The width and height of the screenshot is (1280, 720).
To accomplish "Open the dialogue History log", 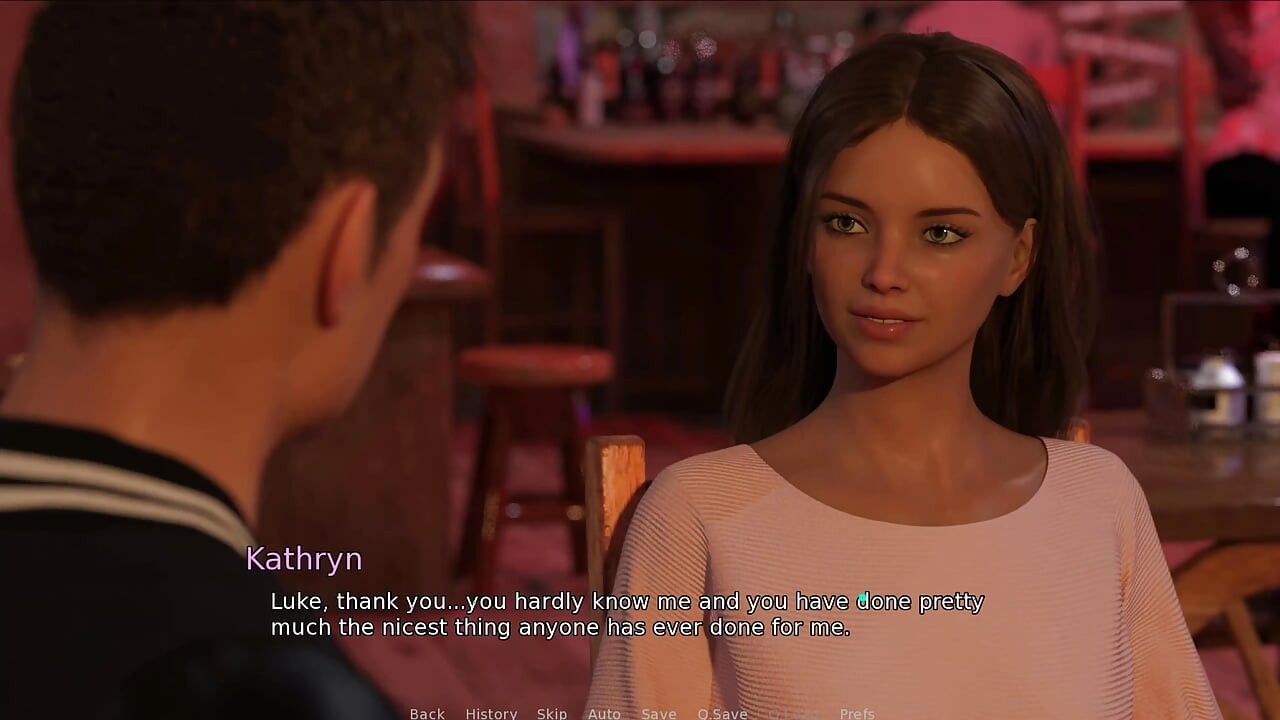I will (x=491, y=713).
